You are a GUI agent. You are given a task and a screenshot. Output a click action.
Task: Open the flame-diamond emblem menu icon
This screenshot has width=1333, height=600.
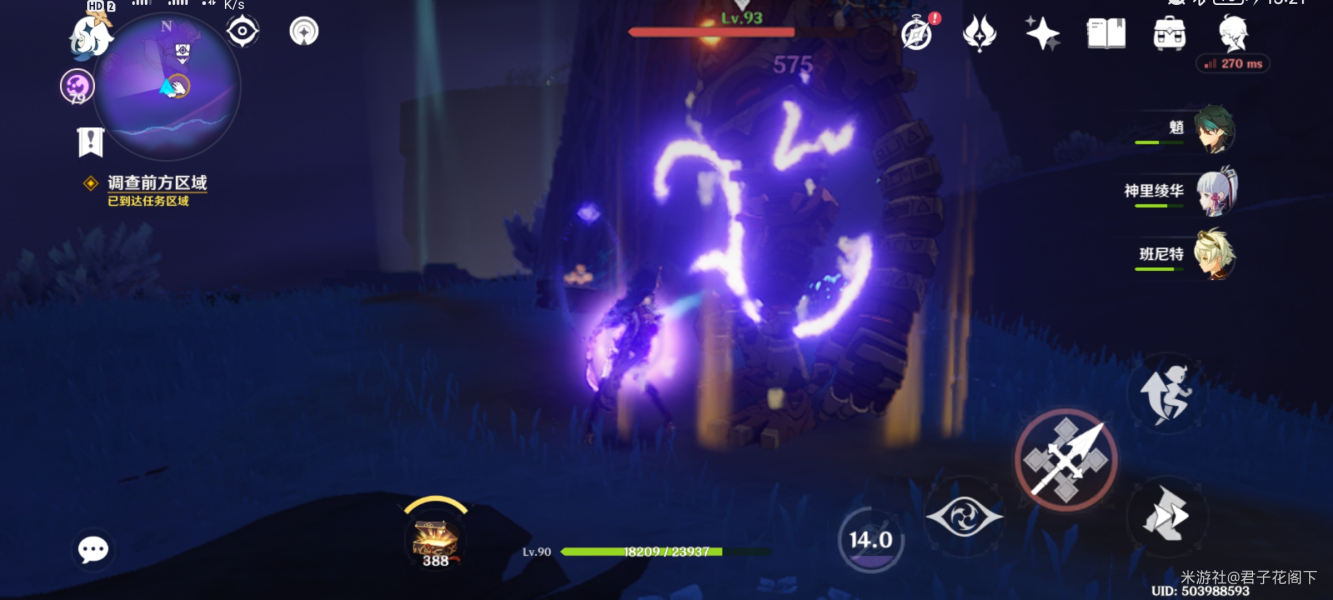(x=979, y=33)
